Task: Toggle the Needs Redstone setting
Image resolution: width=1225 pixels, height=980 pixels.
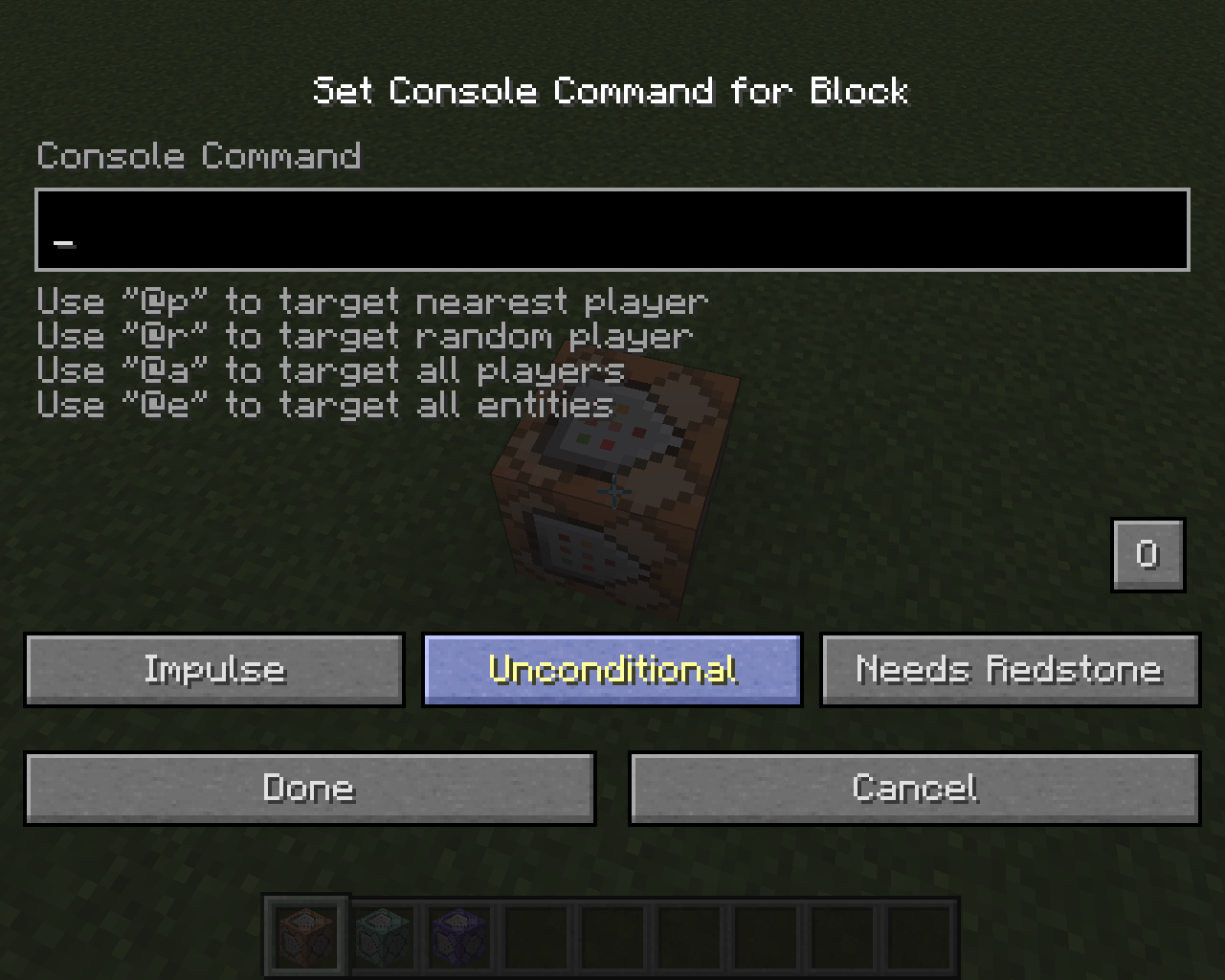Action: [x=1010, y=670]
